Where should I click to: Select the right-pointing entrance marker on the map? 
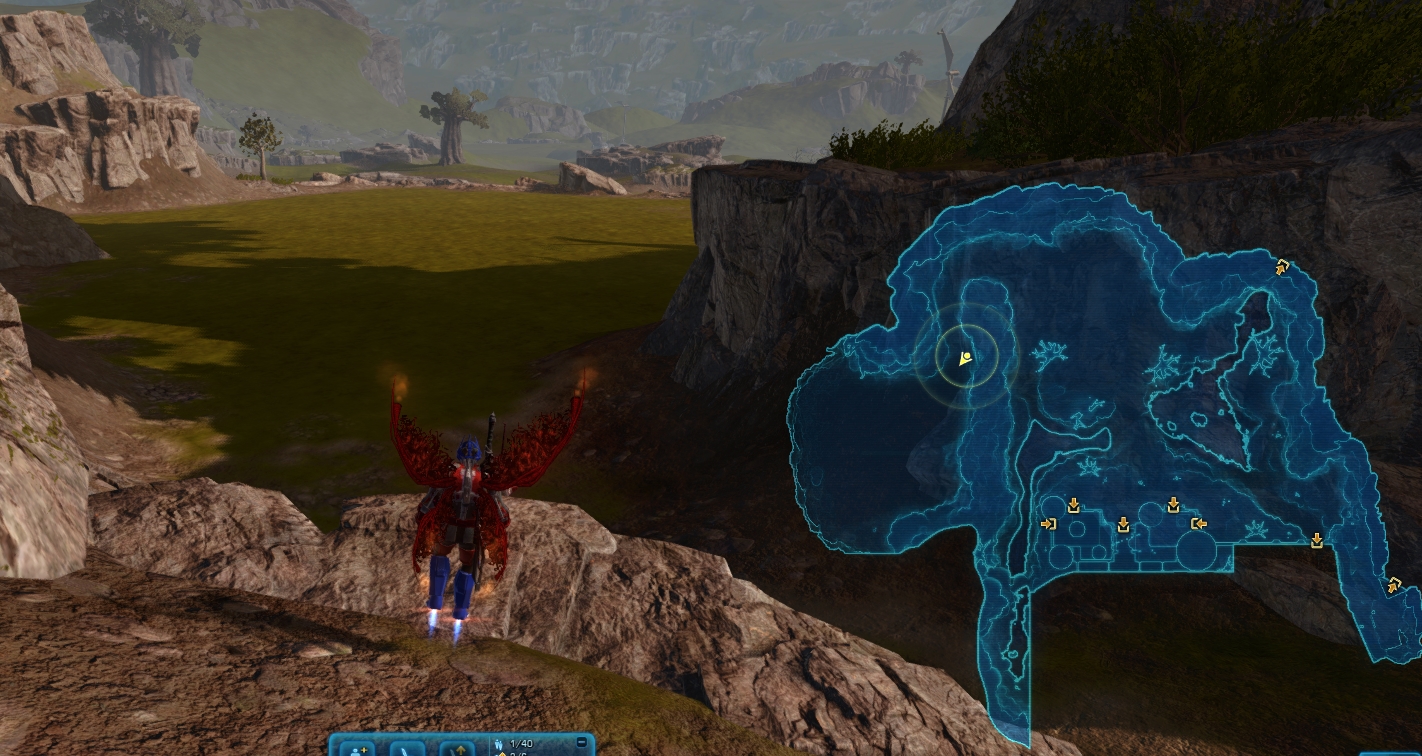(1048, 523)
